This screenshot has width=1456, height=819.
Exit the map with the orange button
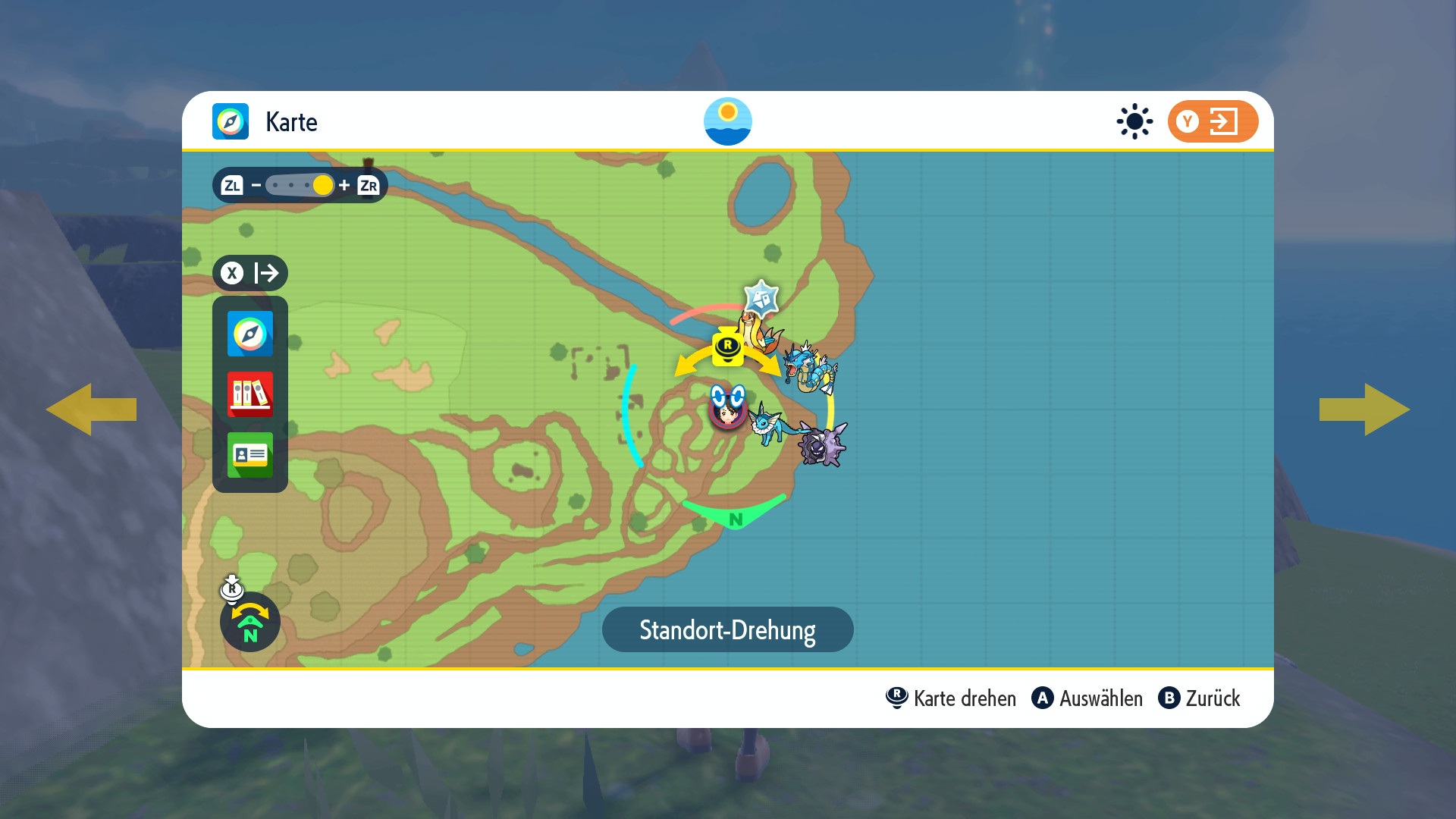tap(1212, 121)
